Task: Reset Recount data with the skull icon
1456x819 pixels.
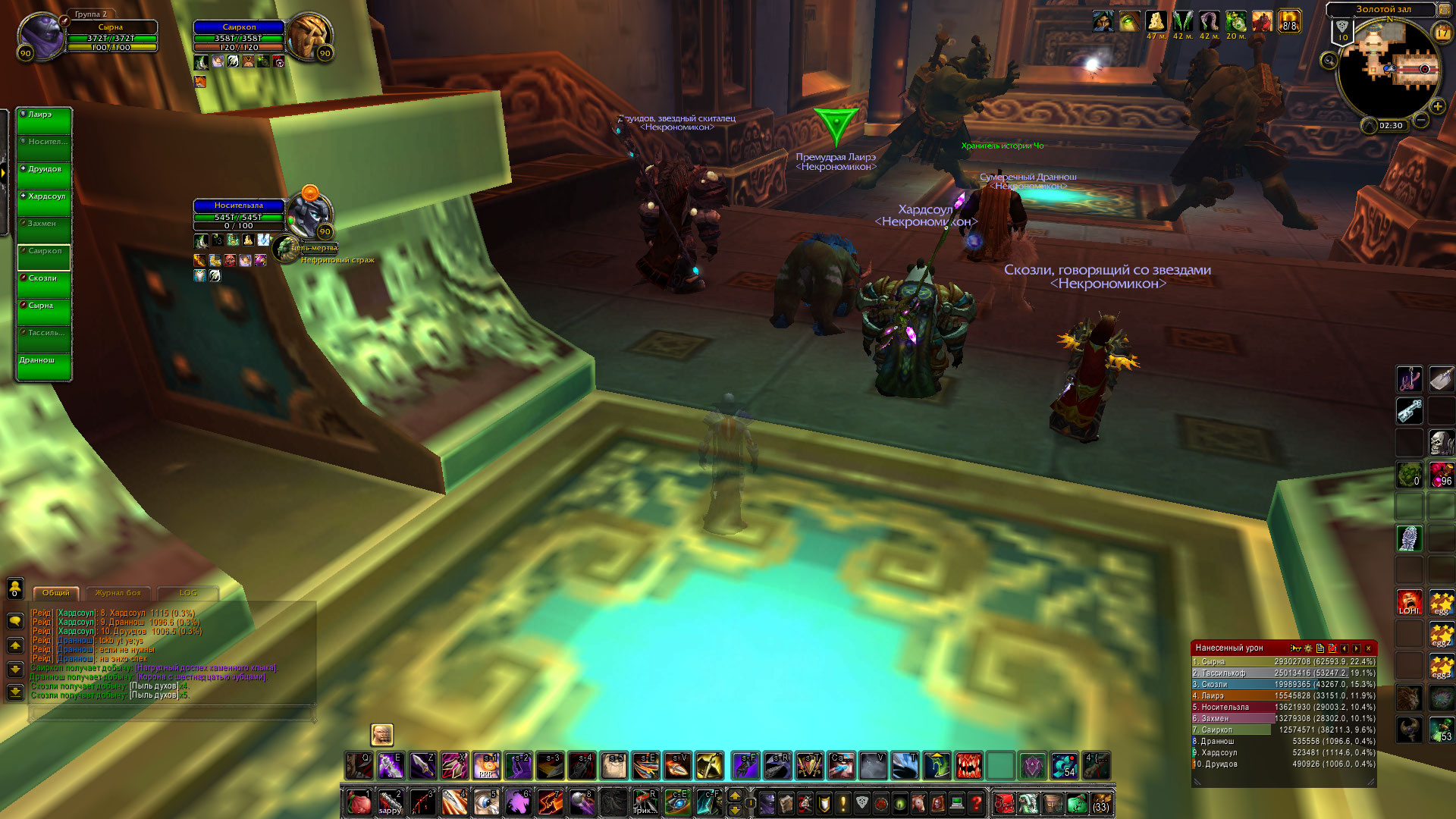Action: (x=1332, y=648)
